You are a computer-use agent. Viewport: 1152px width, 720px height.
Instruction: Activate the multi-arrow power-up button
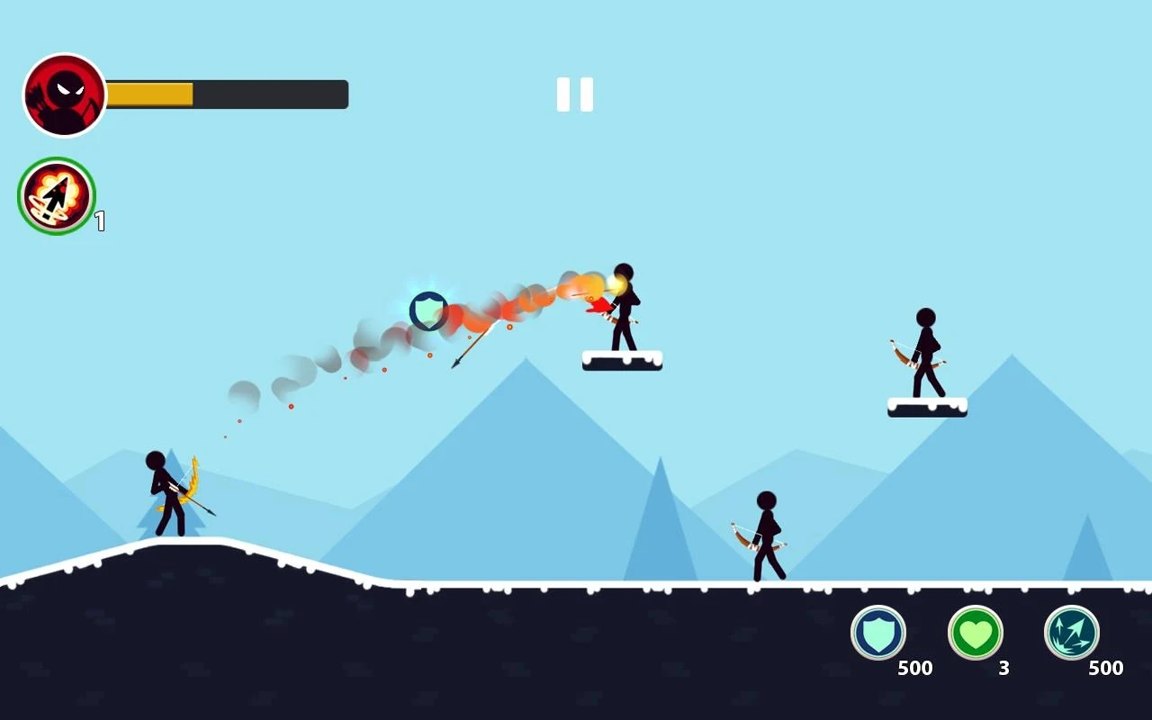1072,633
